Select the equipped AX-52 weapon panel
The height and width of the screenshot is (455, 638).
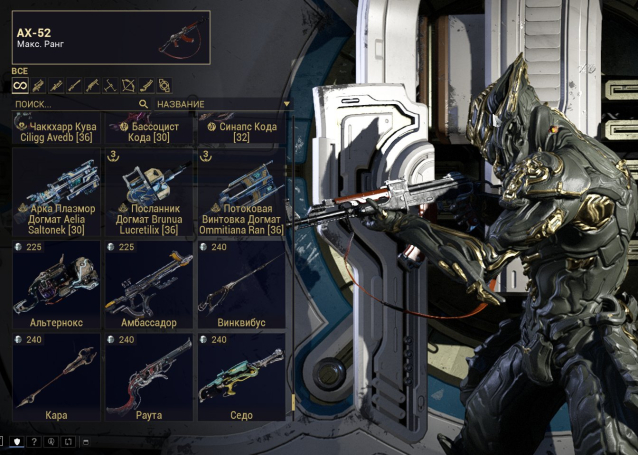[x=110, y=37]
